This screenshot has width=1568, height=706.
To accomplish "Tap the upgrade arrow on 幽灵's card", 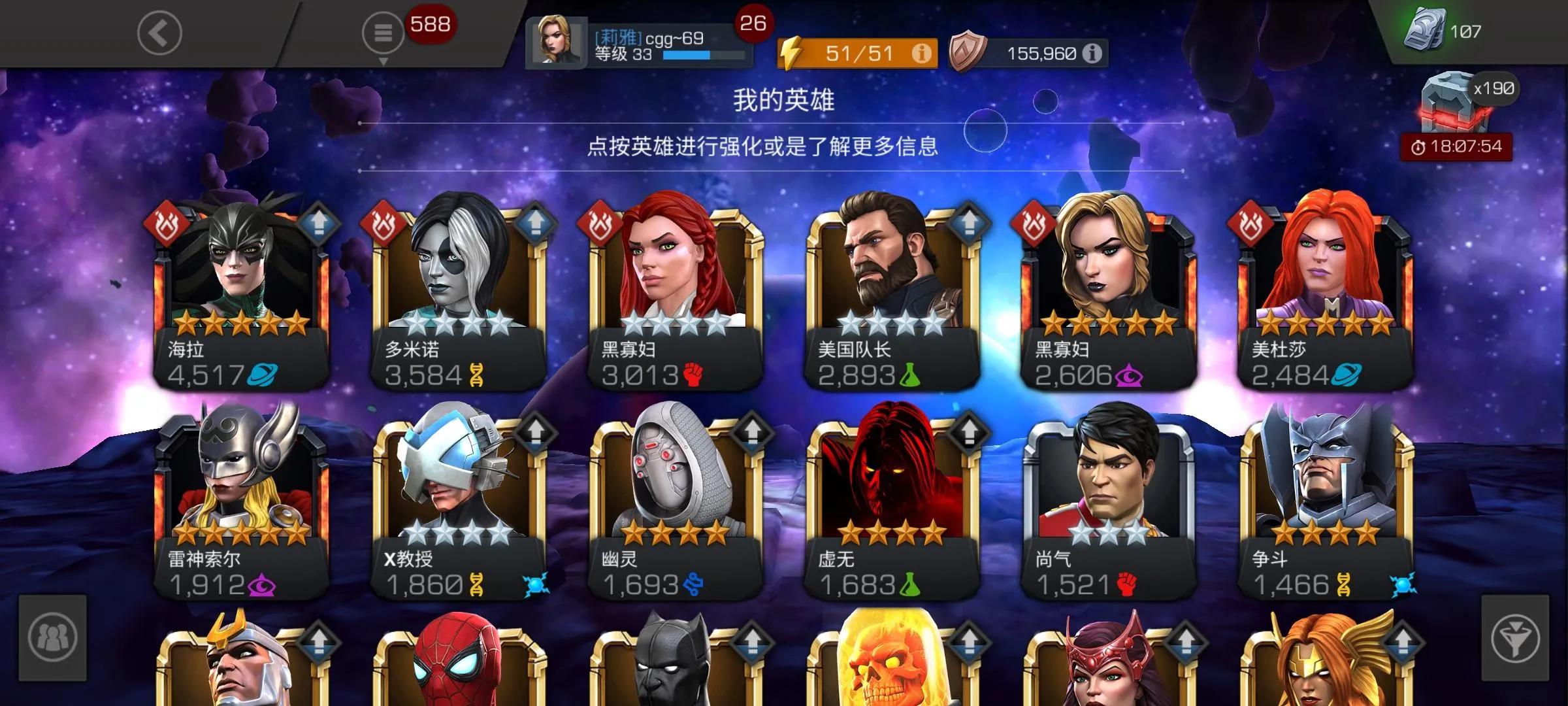I will 753,431.
